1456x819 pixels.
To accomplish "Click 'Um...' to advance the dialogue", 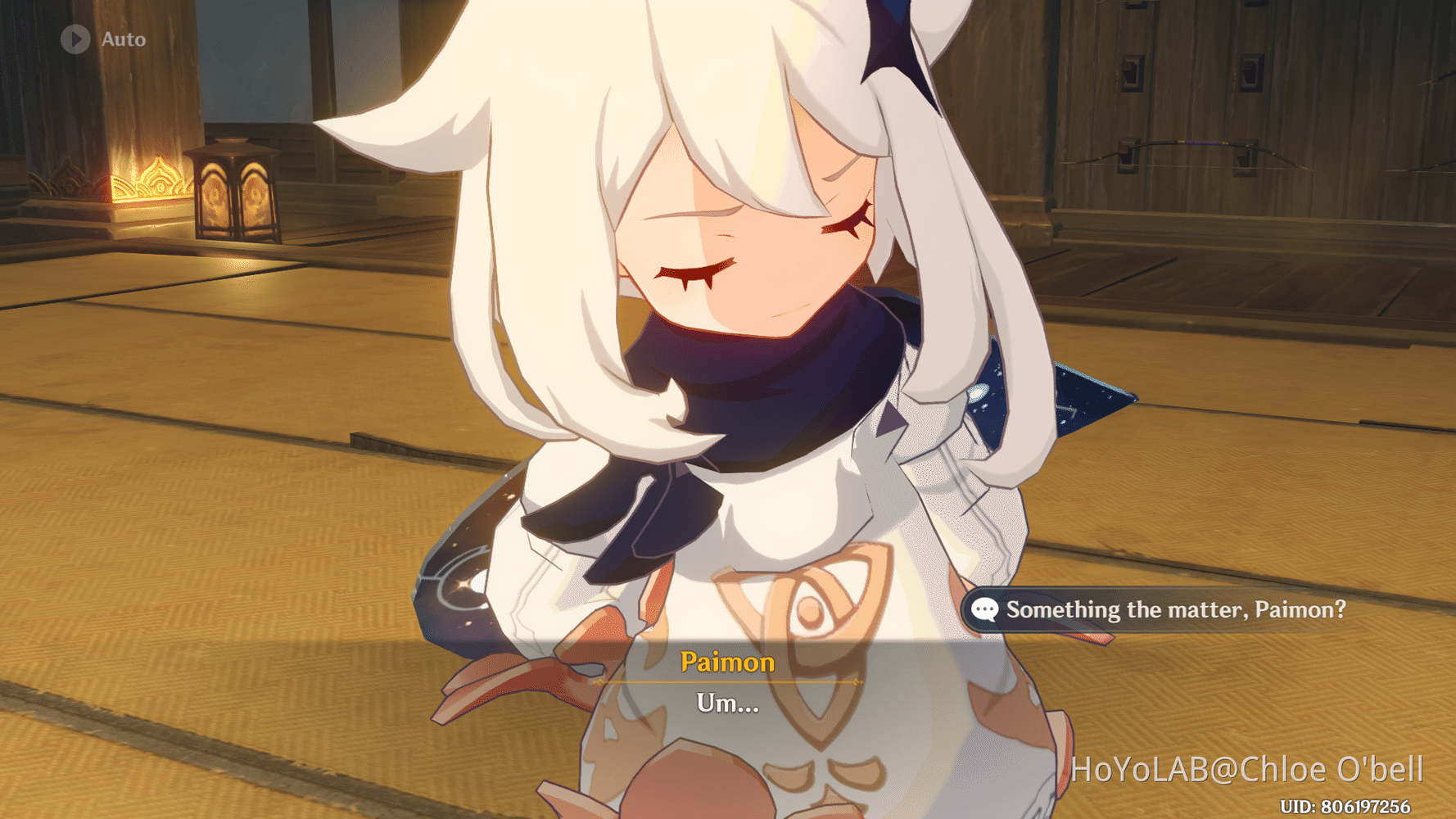I will (x=726, y=704).
